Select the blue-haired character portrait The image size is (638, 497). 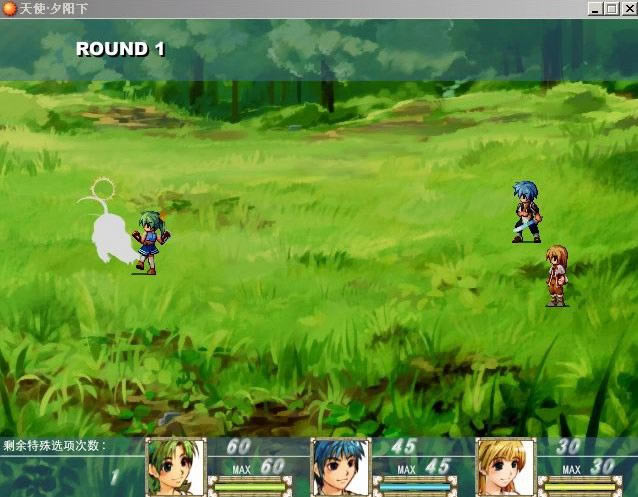pos(340,468)
